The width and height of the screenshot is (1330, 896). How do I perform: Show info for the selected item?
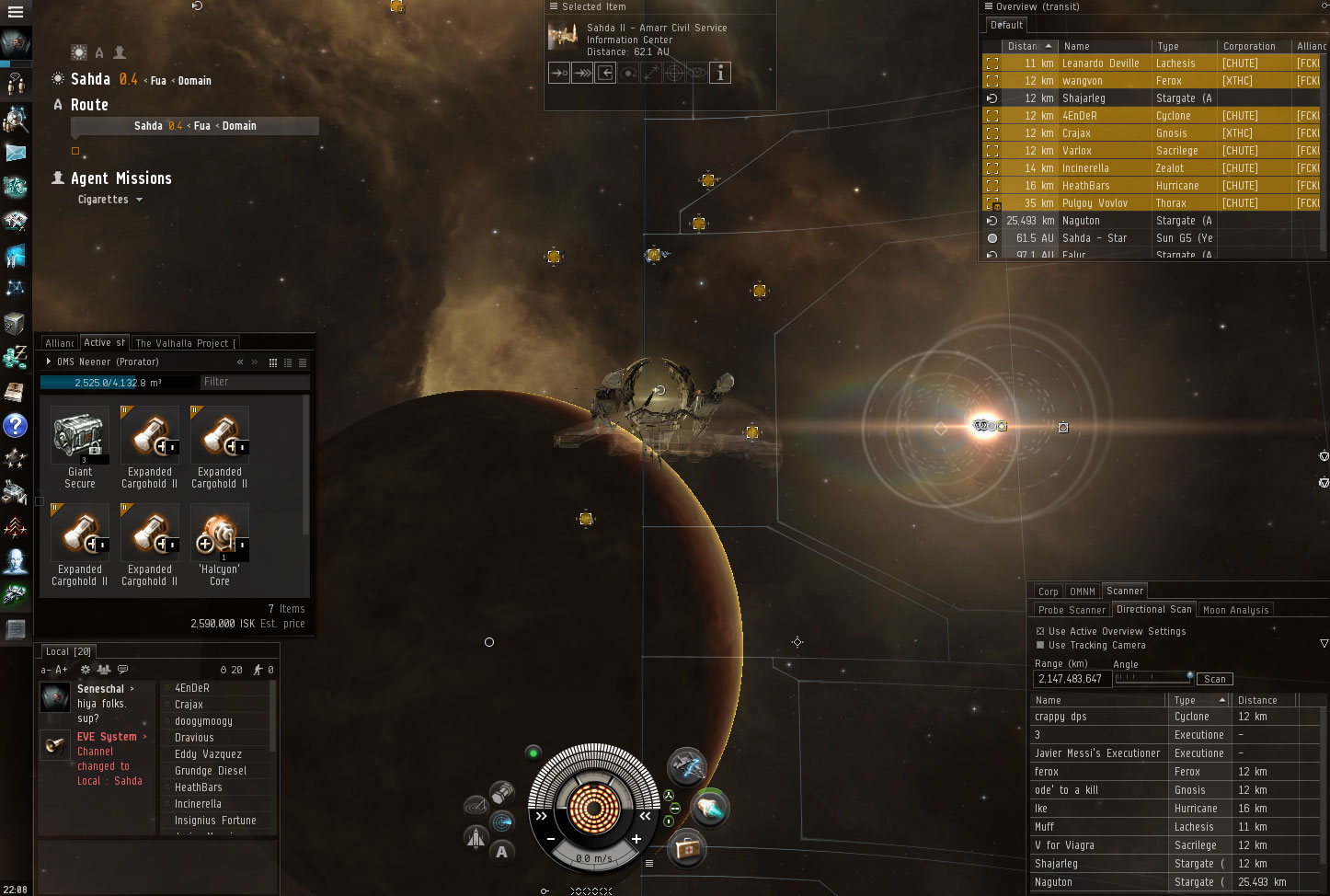720,73
